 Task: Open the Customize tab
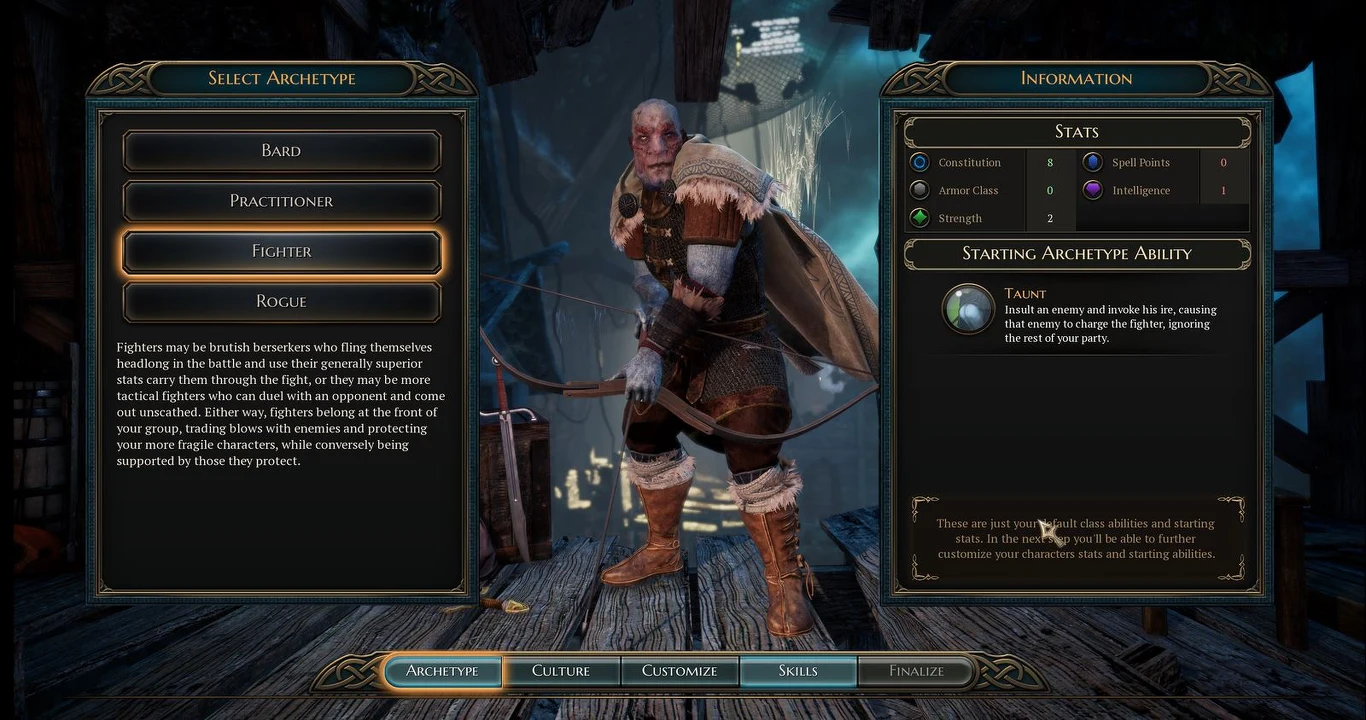[x=680, y=671]
